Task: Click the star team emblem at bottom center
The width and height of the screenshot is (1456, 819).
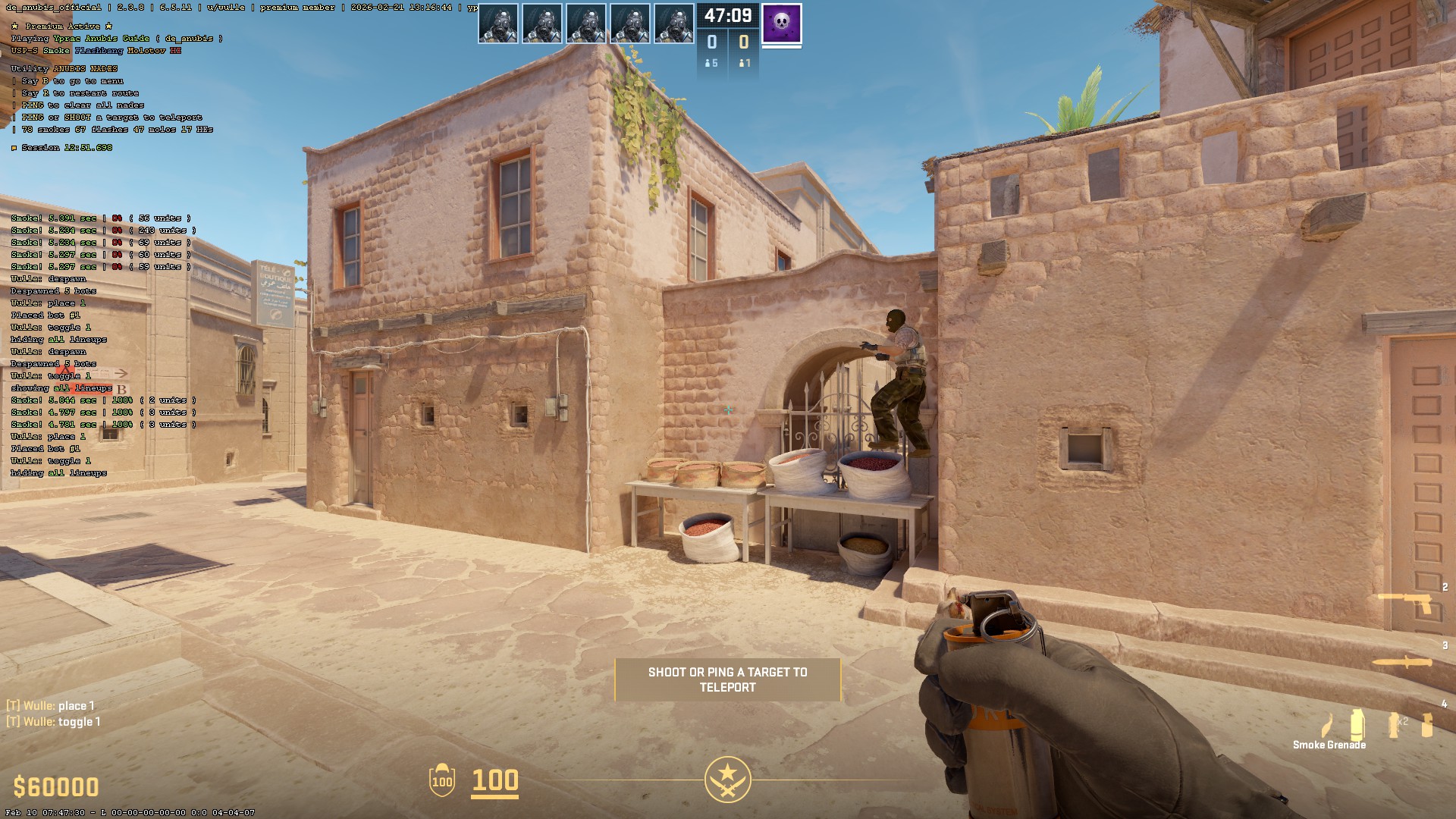Action: (x=727, y=779)
